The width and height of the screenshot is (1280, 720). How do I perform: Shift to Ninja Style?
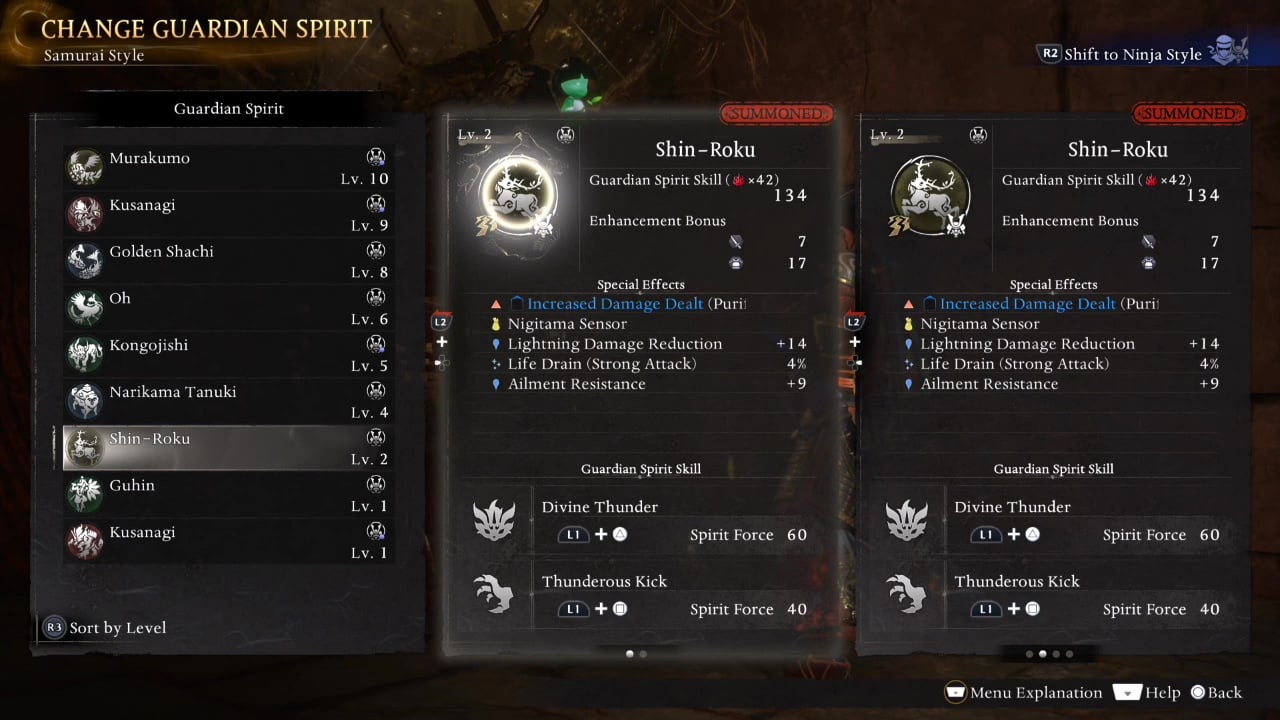click(x=1132, y=54)
